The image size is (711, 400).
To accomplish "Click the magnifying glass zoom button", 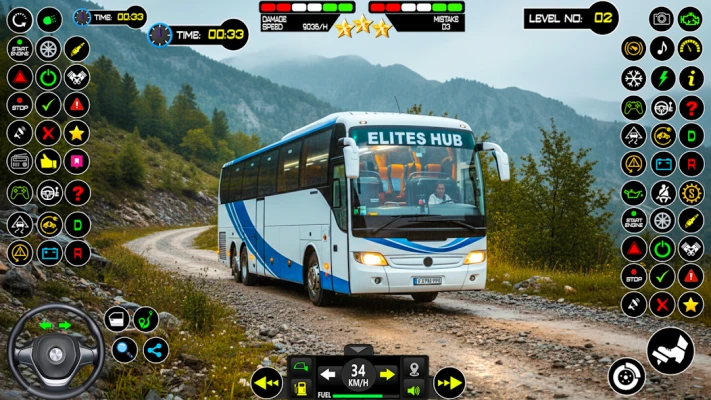I will pyautogui.click(x=124, y=350).
